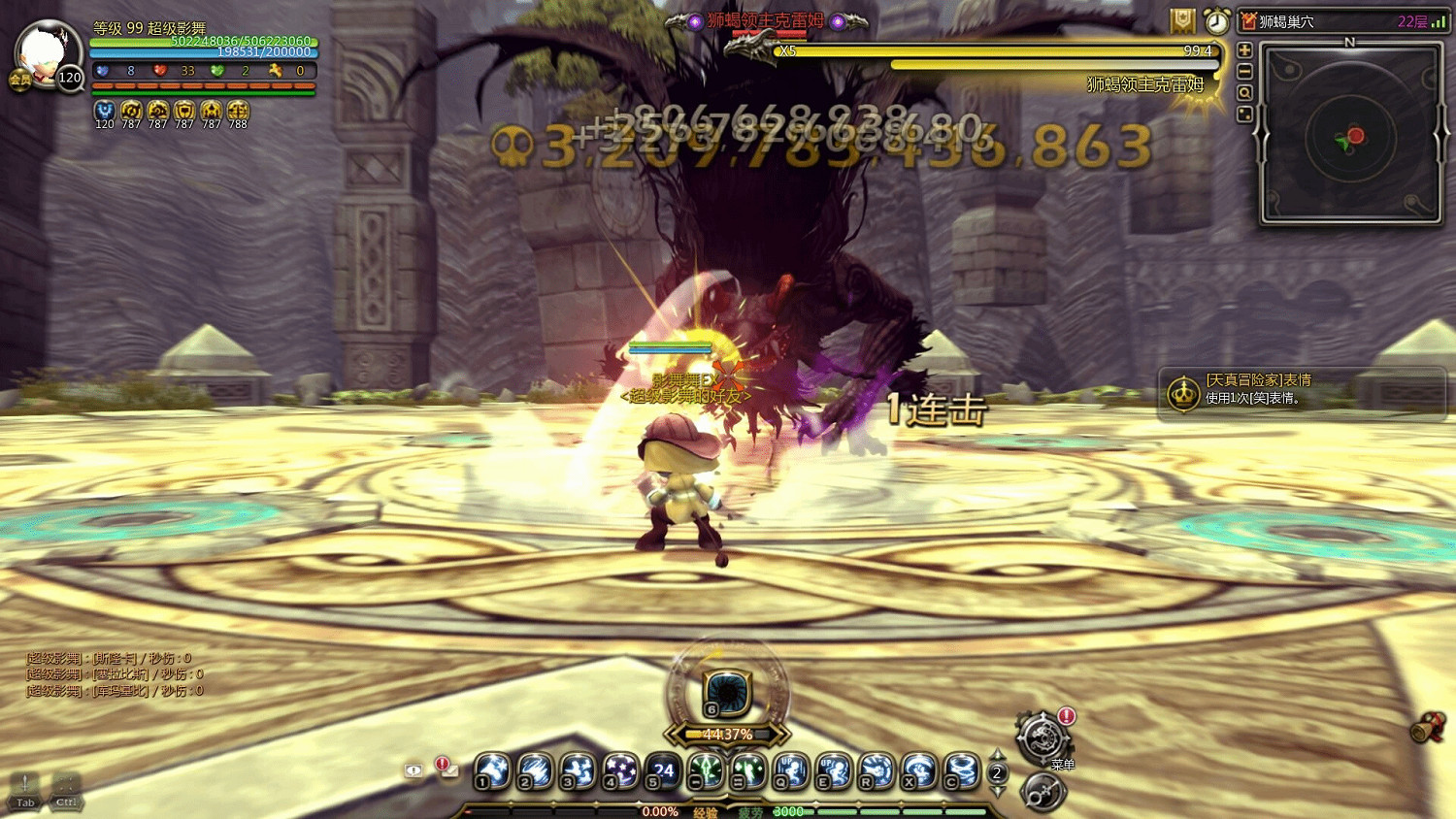The image size is (1456, 819).
Task: Activate the dark vortex skill in slot 6
Action: (x=726, y=691)
